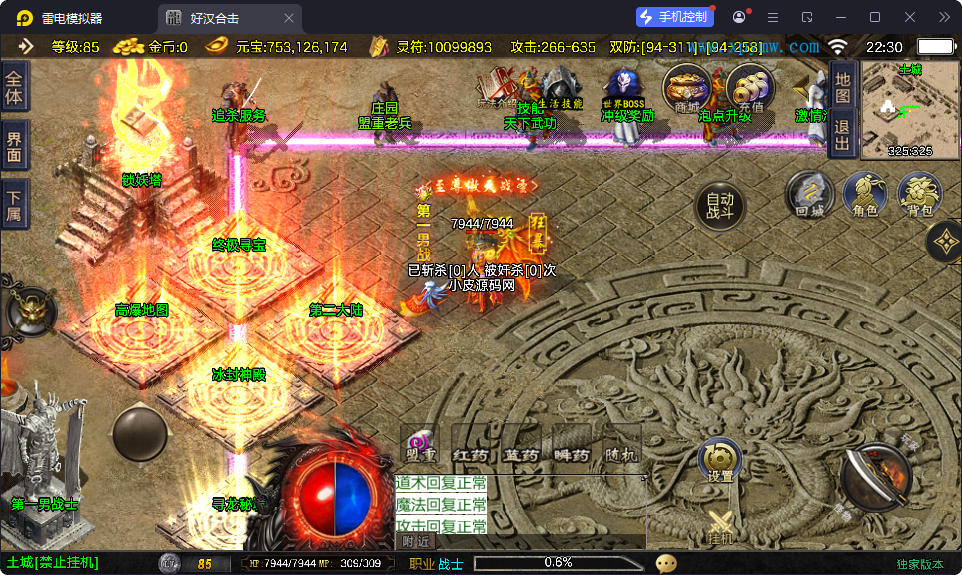The height and width of the screenshot is (575, 962).
Task: Close the 好汉合击 emulator tab
Action: coord(289,18)
